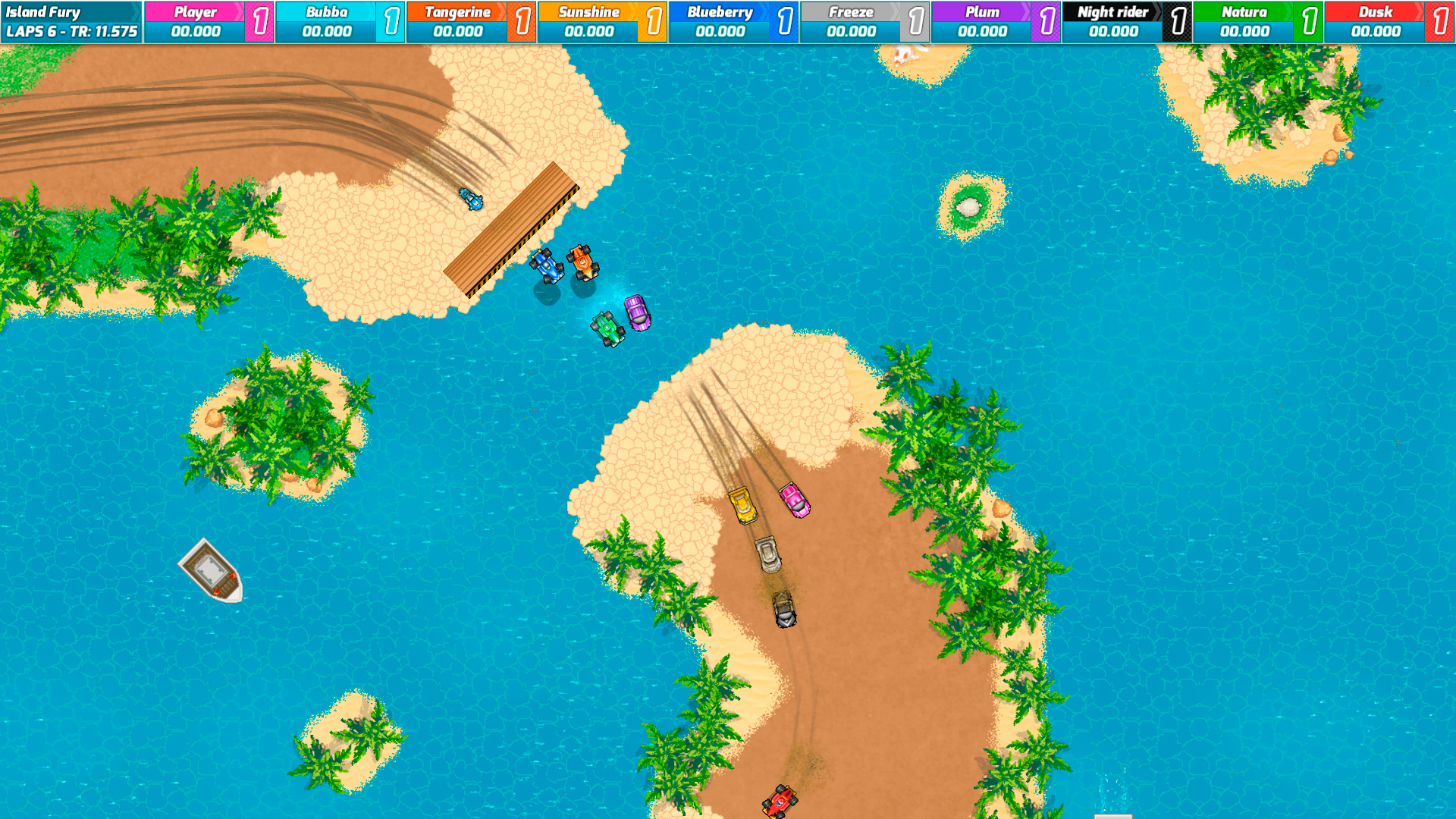
Task: Toggle the Plum racer scoreboard entry
Action: point(982,20)
